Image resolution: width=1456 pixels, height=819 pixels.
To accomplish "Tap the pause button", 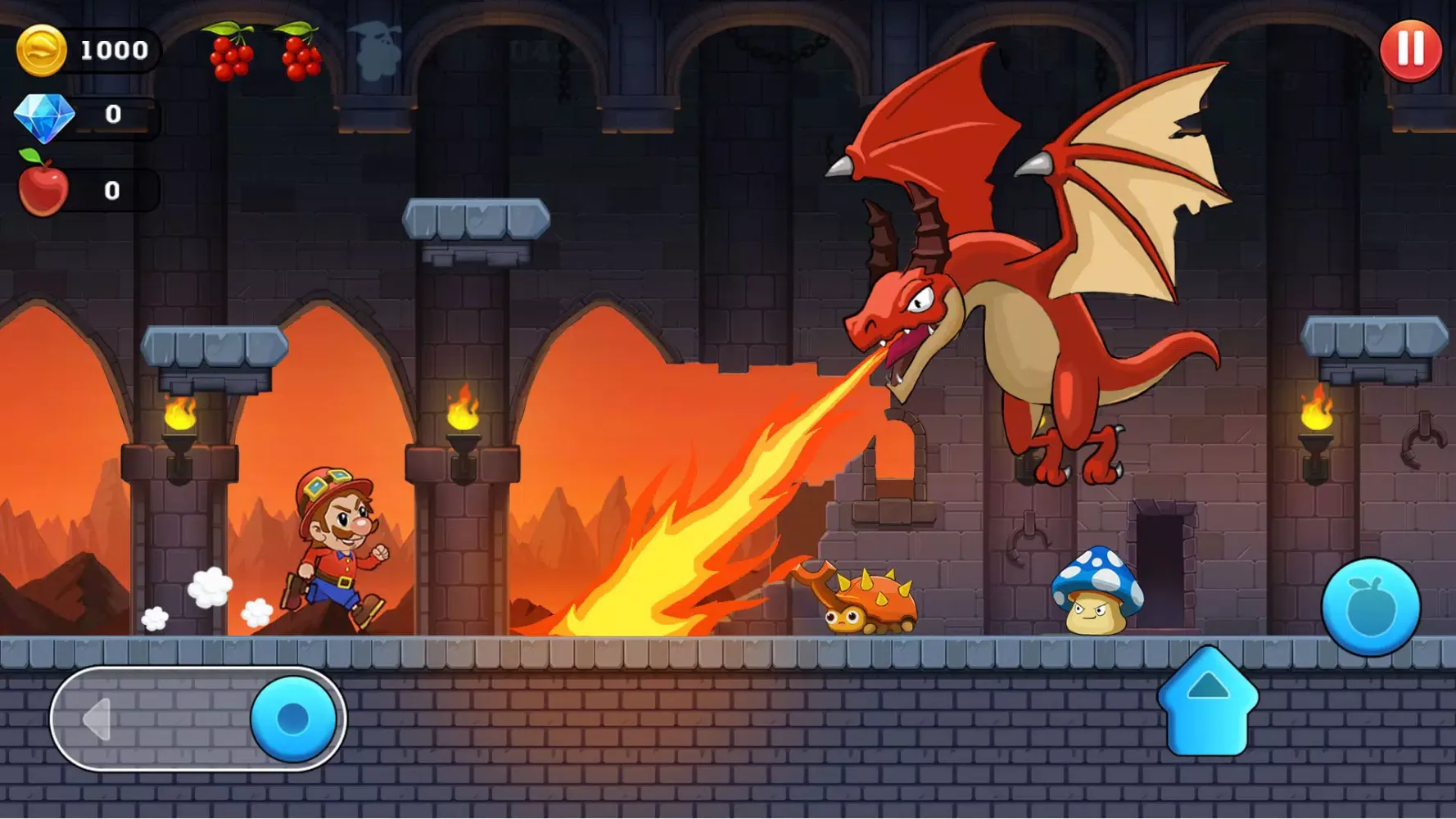I will click(1410, 51).
